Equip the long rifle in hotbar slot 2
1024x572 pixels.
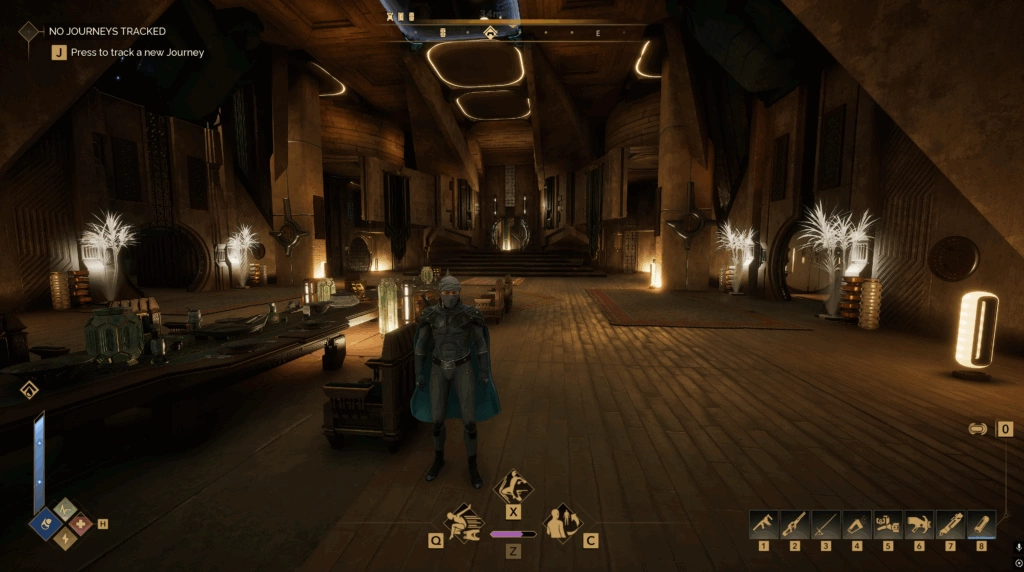pyautogui.click(x=794, y=524)
